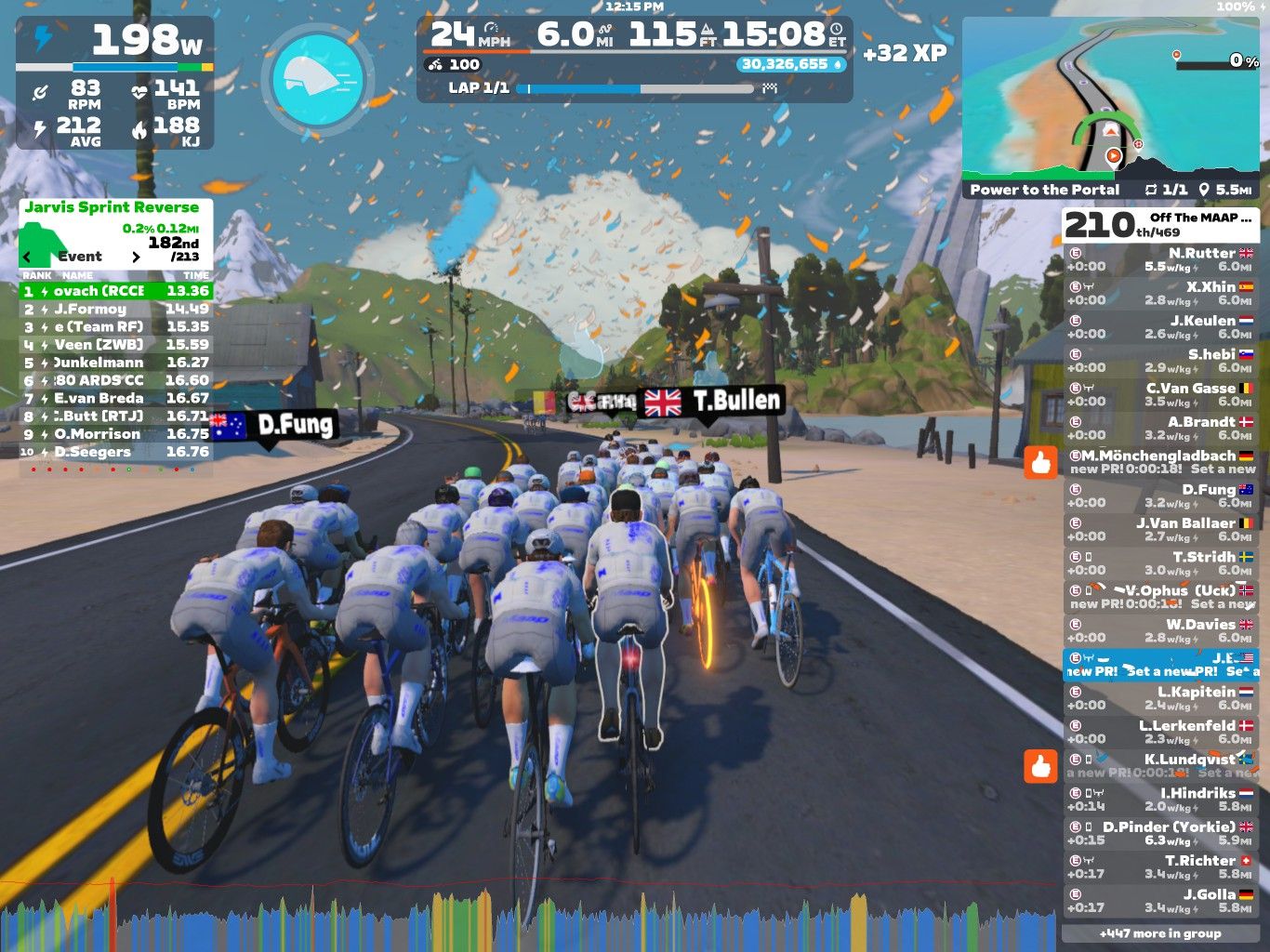Switch to the Event view on the sprint leaderboard
Screen dimensions: 1270x952
[82, 257]
